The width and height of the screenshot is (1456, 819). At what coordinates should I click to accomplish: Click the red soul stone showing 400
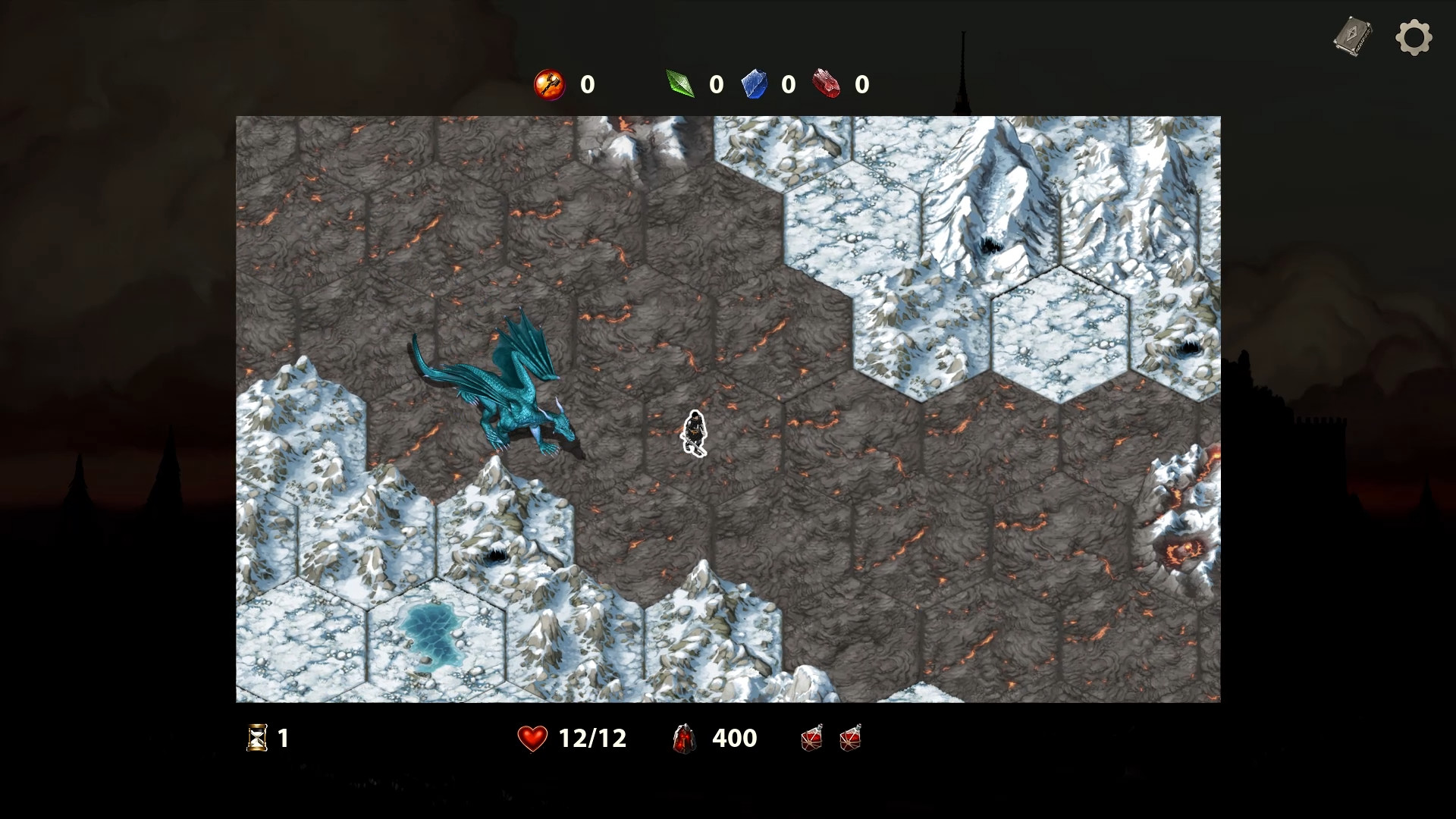(x=683, y=738)
